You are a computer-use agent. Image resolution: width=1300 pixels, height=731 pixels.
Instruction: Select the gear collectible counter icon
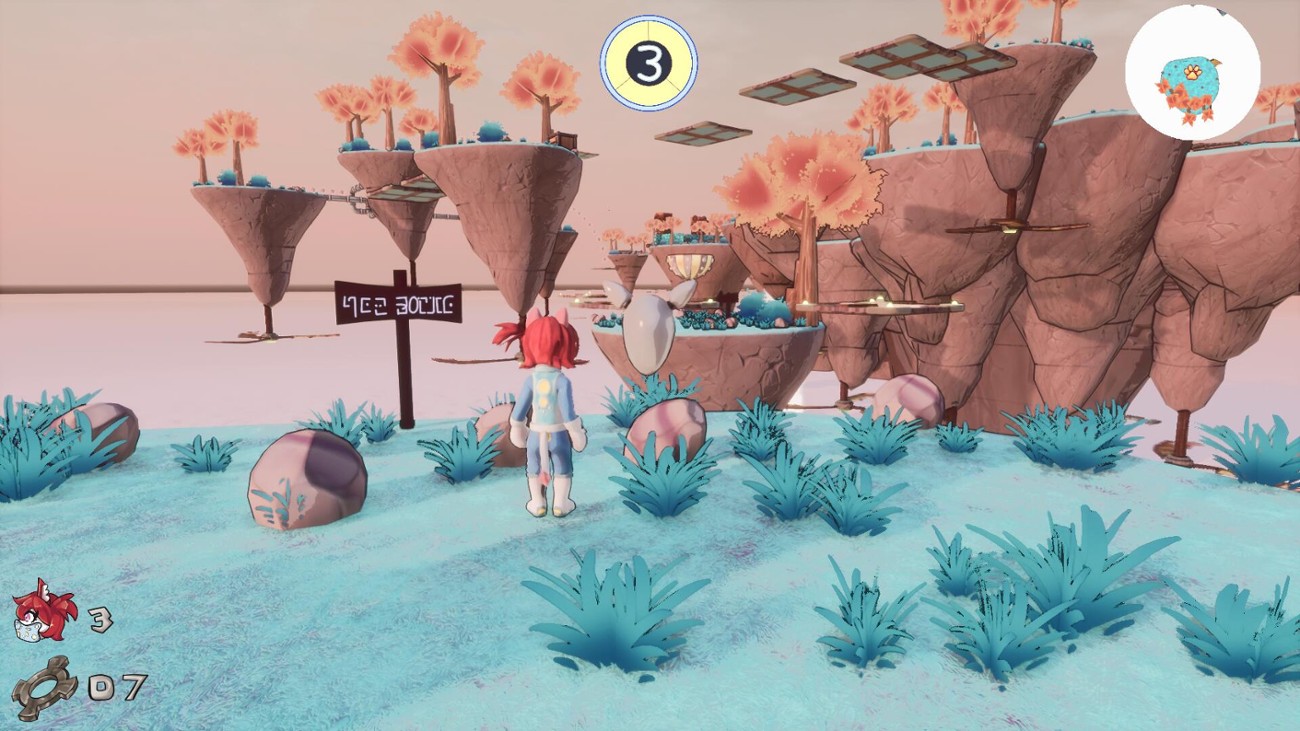coord(45,684)
